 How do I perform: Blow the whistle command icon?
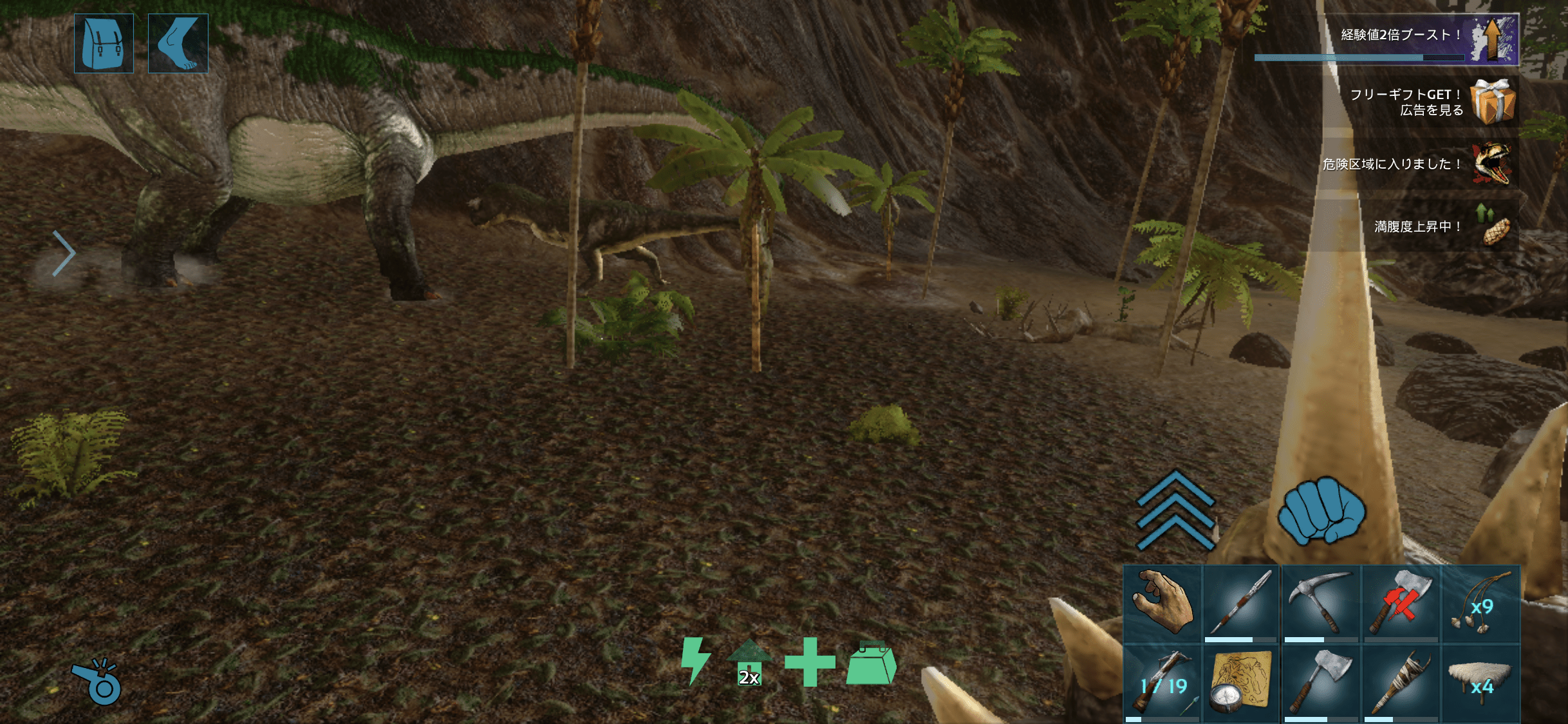click(97, 682)
